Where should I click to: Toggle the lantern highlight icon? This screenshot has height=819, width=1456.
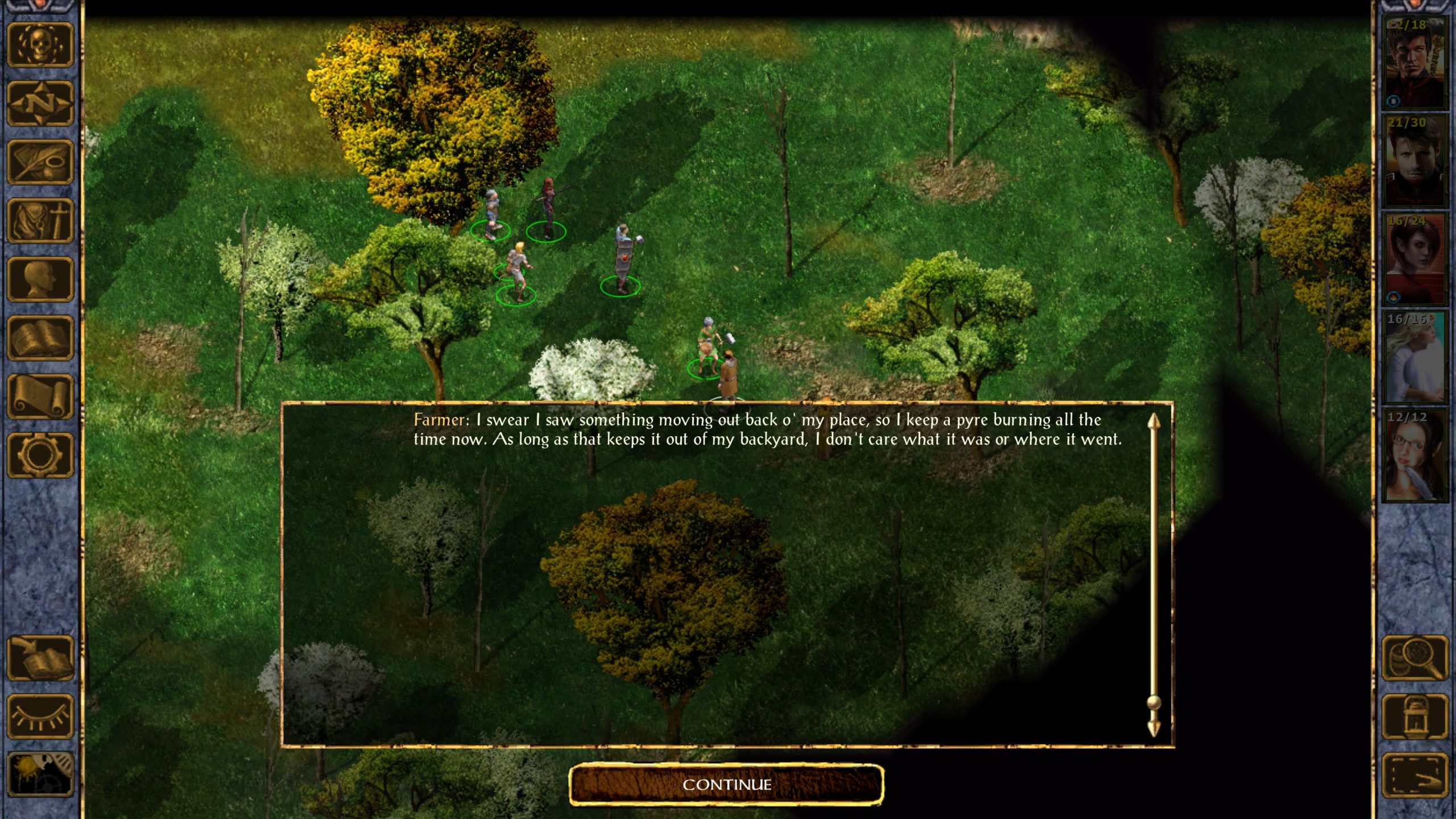click(x=1415, y=717)
